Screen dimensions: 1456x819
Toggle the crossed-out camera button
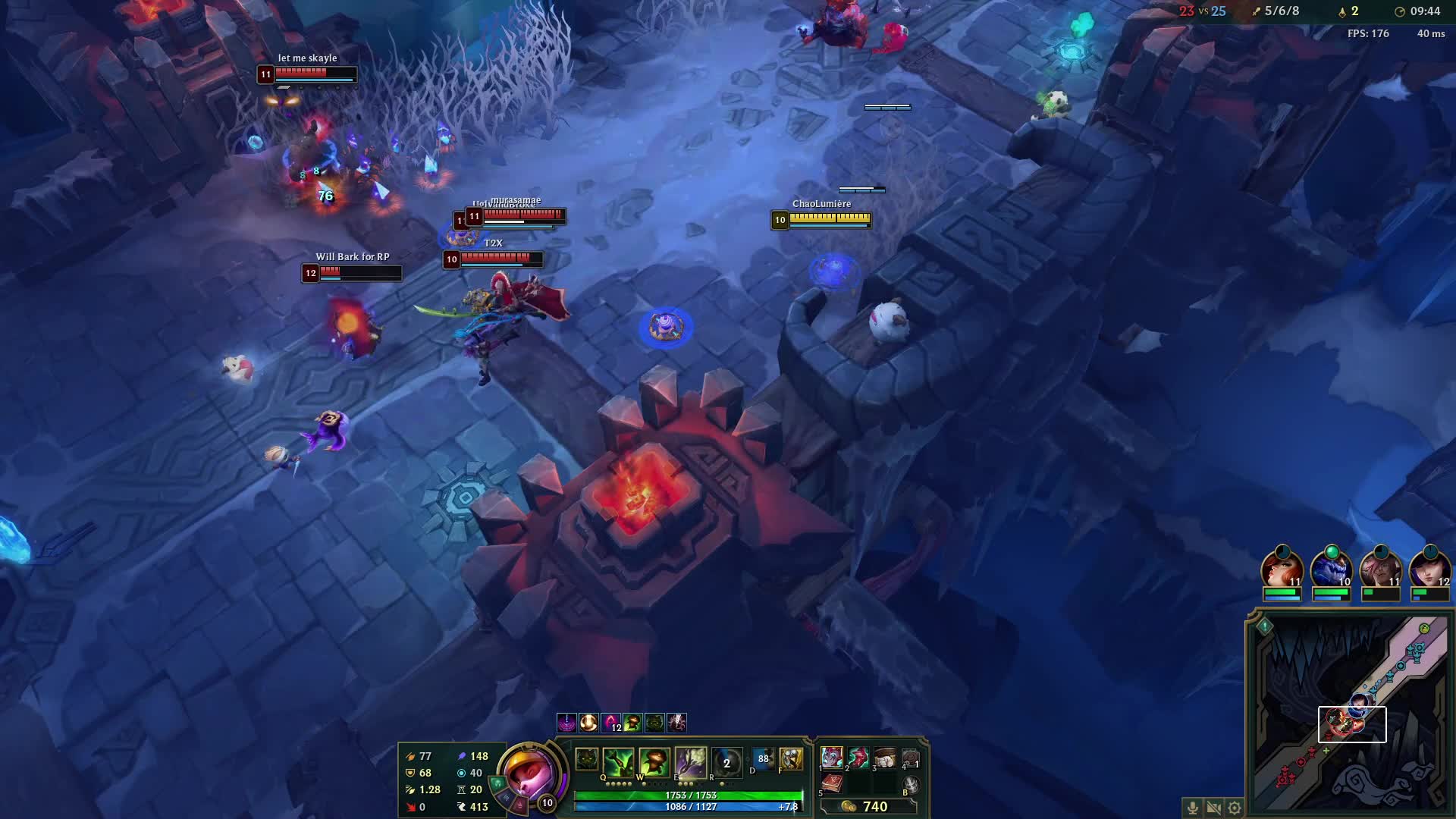tap(1213, 808)
